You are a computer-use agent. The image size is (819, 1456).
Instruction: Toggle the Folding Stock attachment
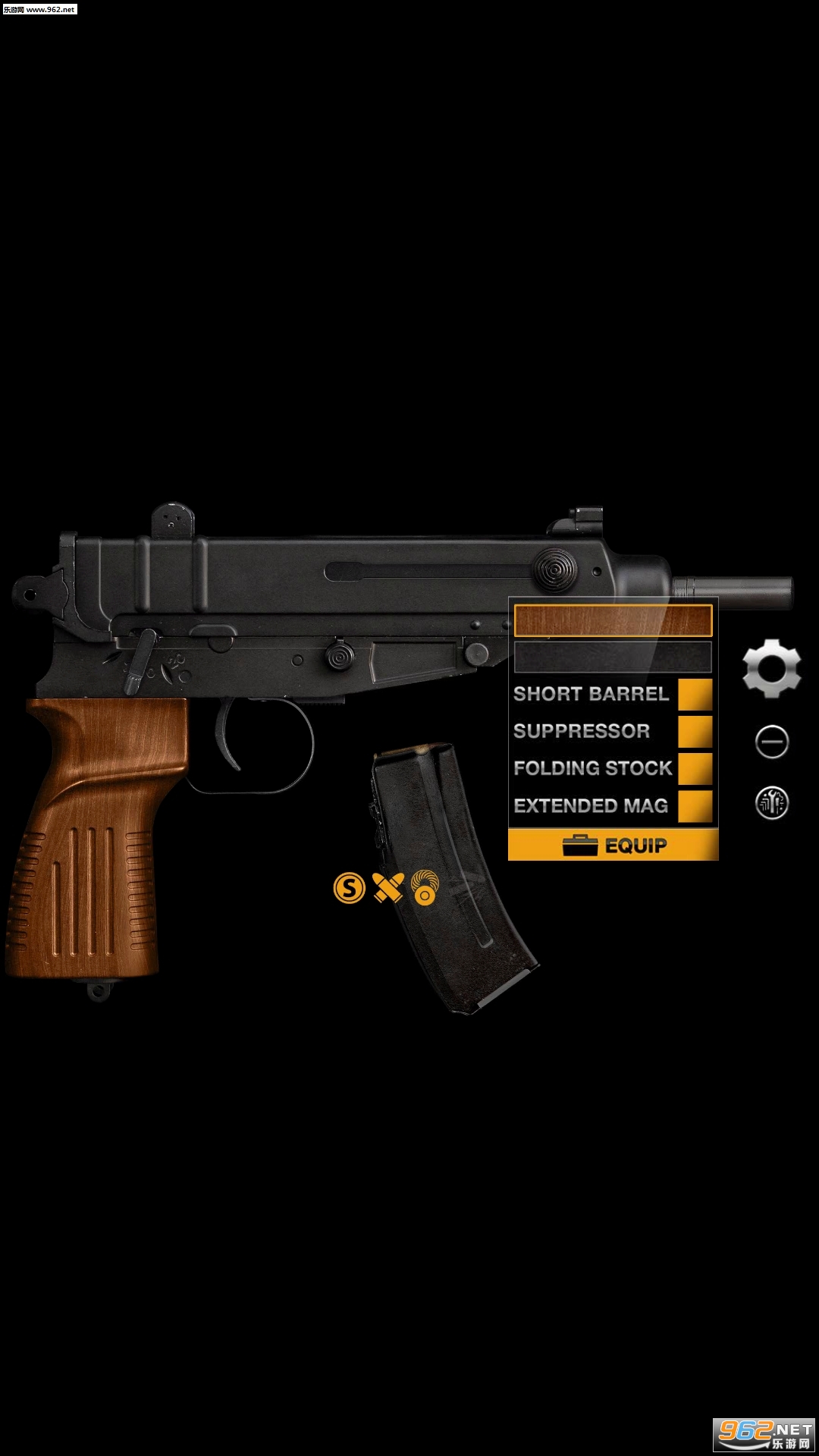[695, 769]
